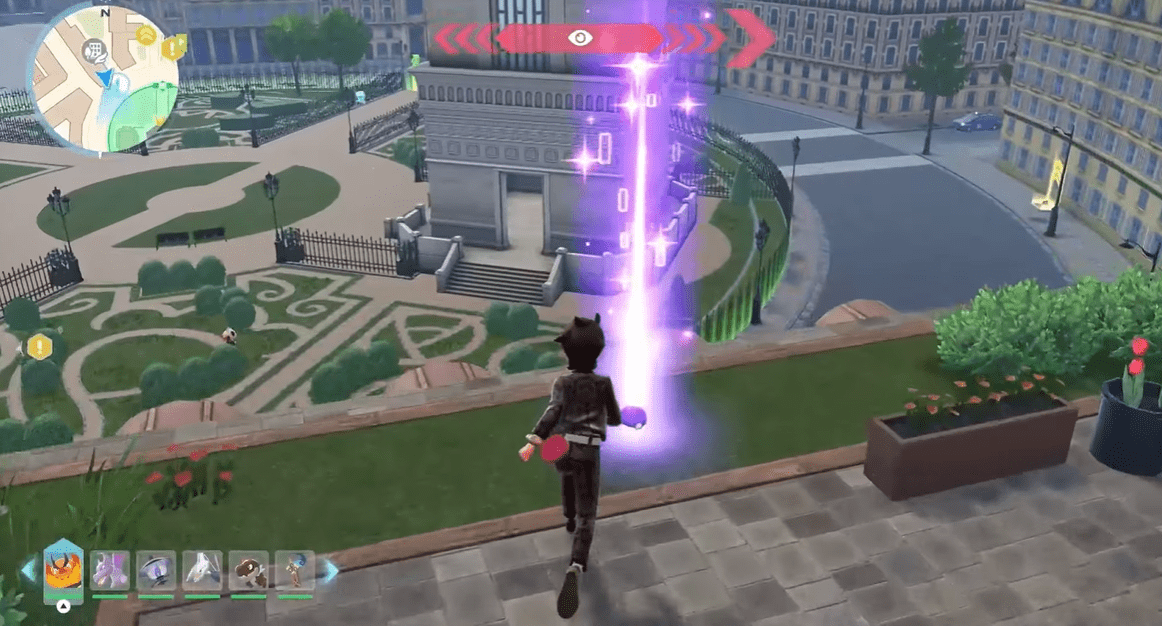Image resolution: width=1162 pixels, height=626 pixels.
Task: Select the brown Tyrunt party slot
Action: [x=249, y=571]
